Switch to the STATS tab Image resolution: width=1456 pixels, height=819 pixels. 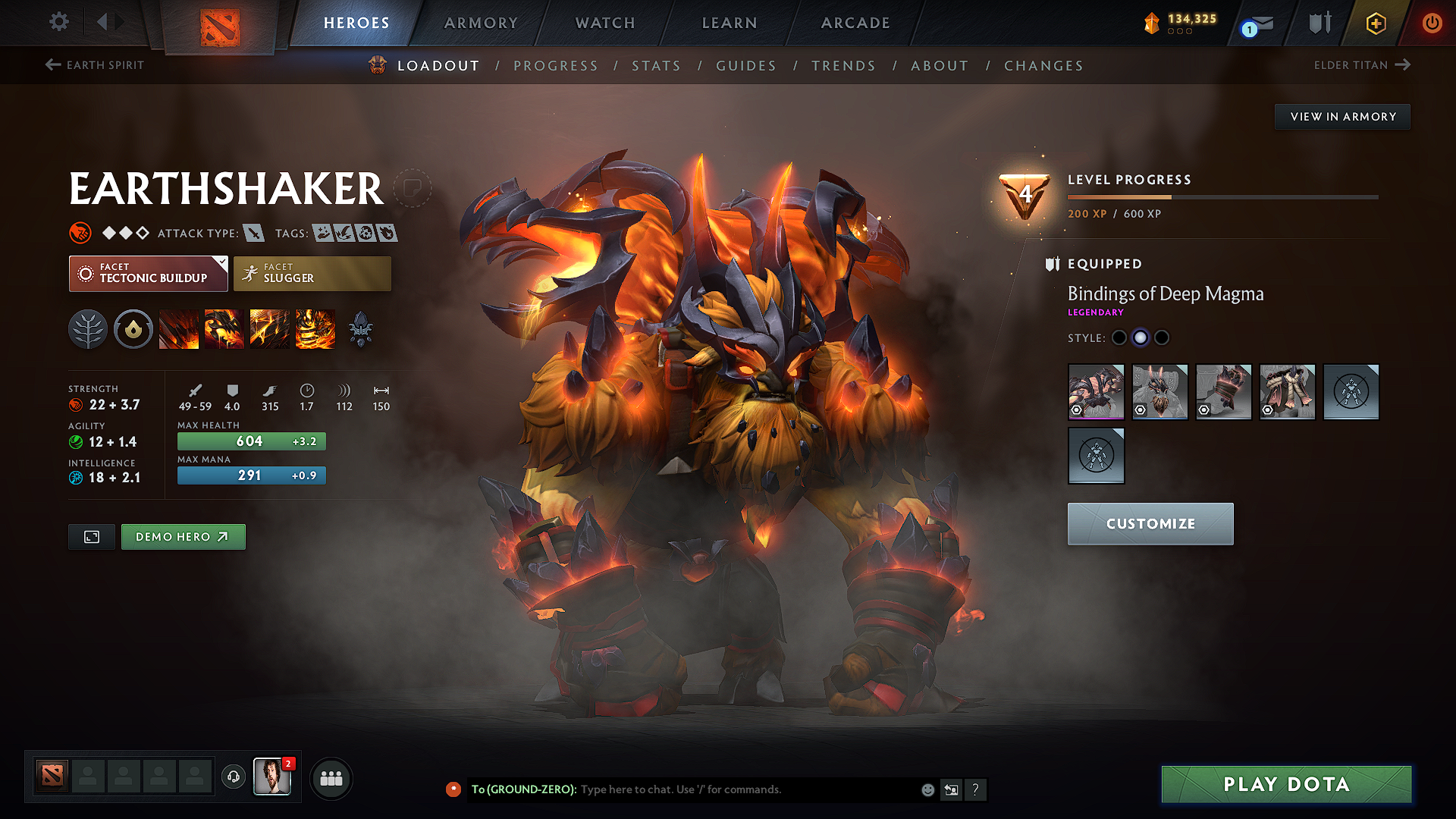click(x=657, y=66)
